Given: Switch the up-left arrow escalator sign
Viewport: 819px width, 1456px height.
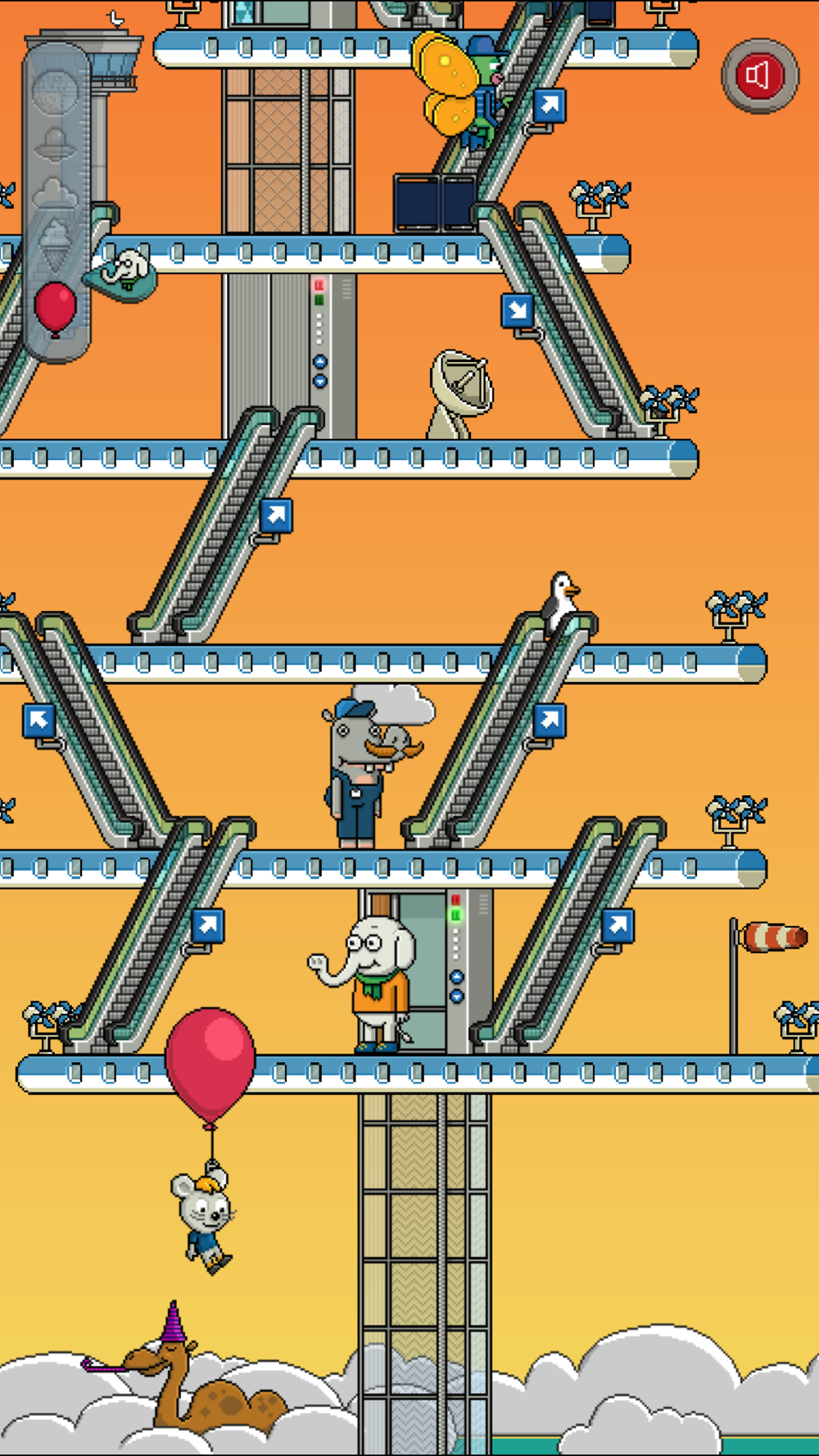Looking at the screenshot, I should click(x=38, y=721).
